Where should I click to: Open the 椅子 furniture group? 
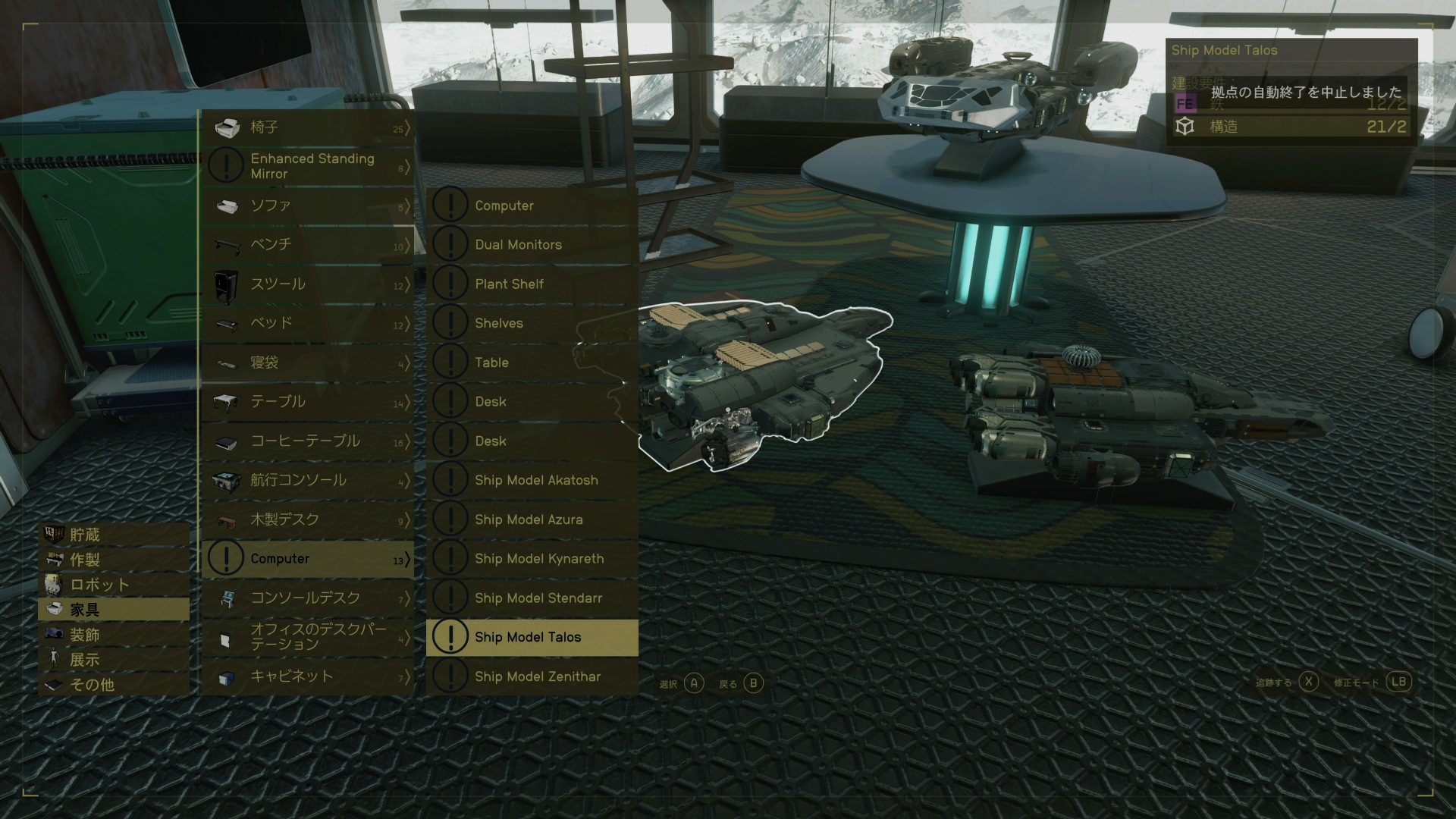pos(307,127)
